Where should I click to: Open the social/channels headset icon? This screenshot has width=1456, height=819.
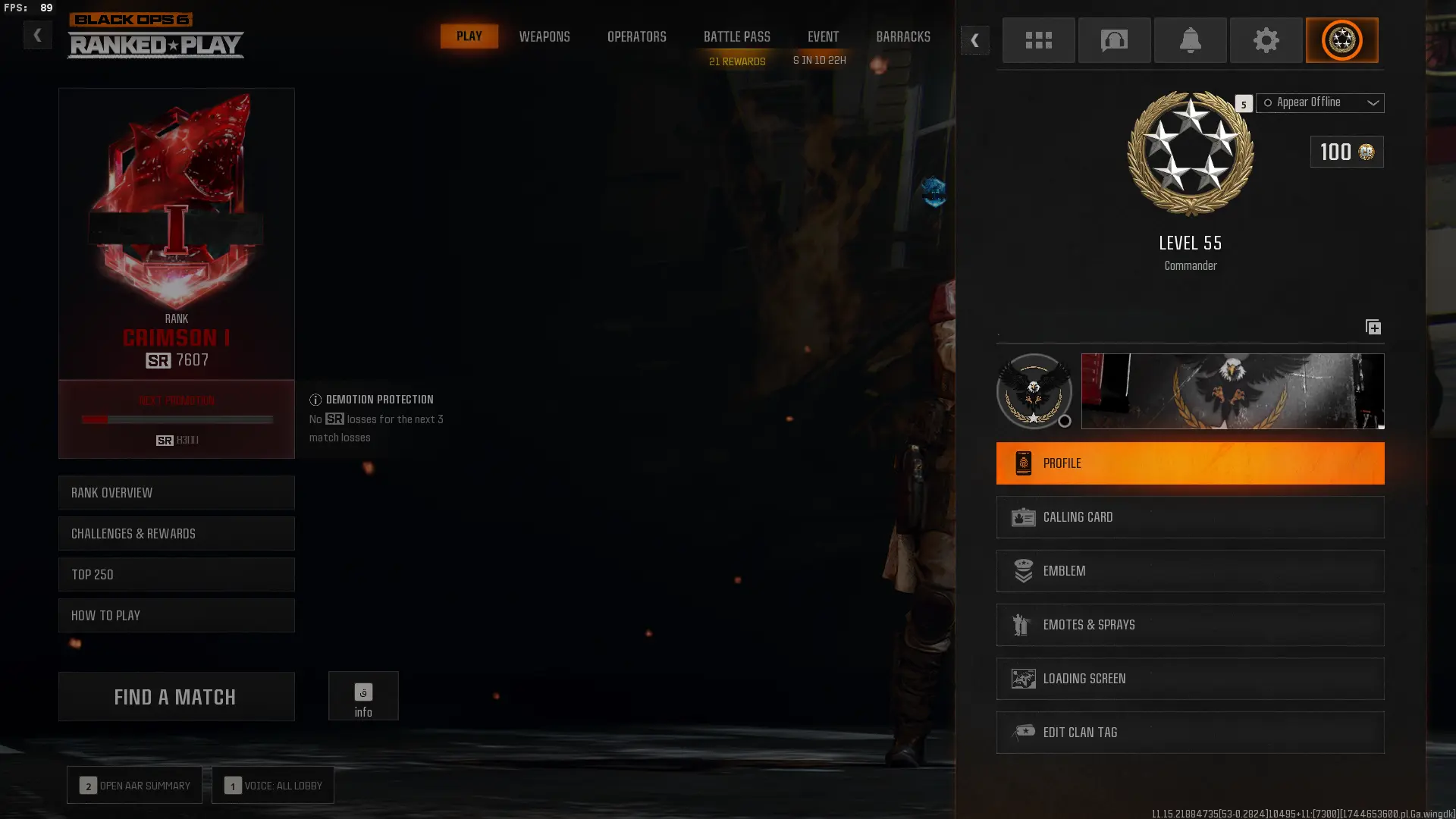pos(1114,40)
